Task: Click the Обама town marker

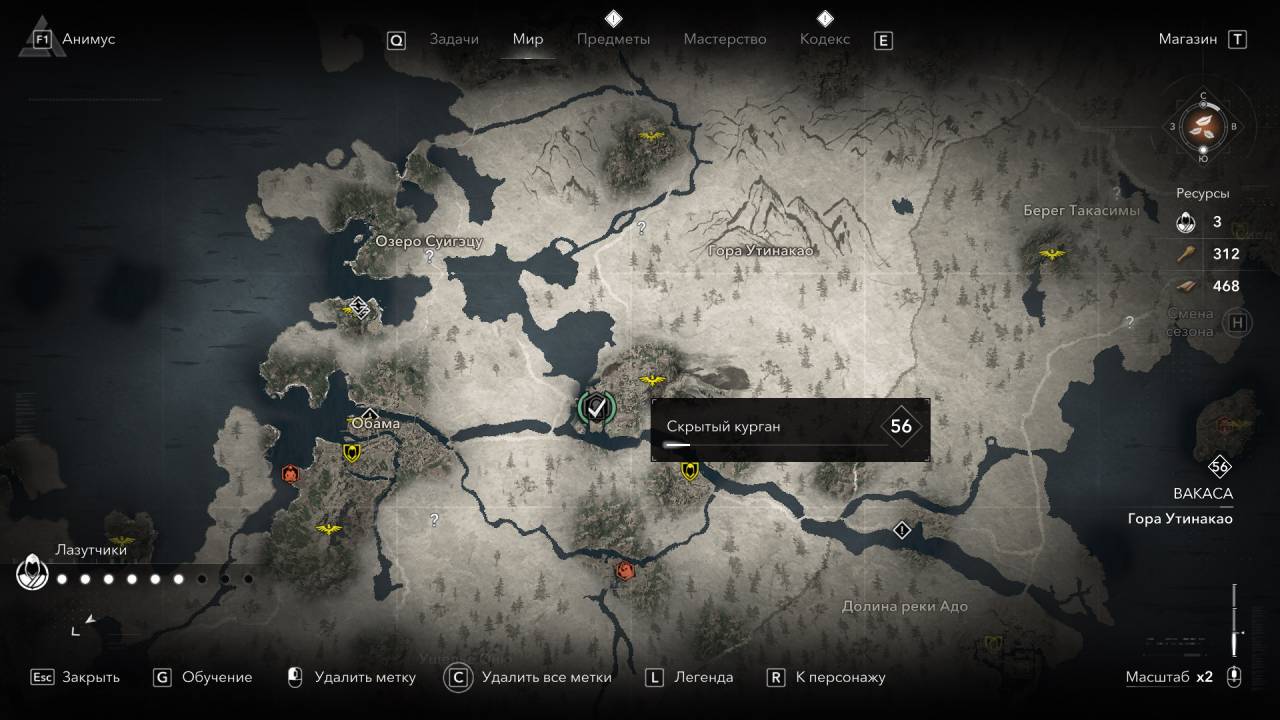Action: (369, 416)
